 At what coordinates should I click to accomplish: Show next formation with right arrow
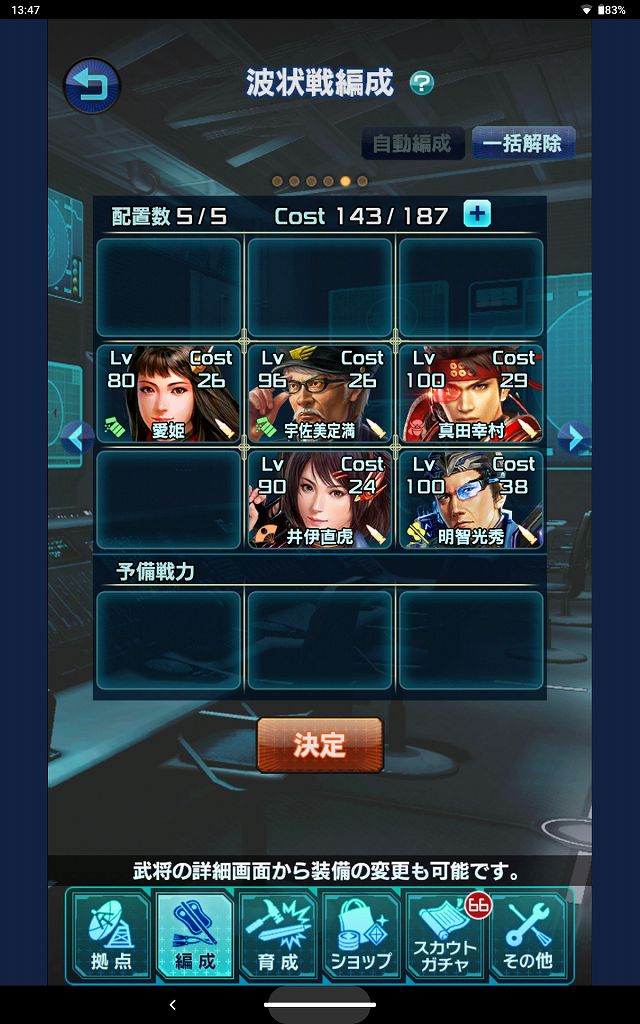[572, 436]
